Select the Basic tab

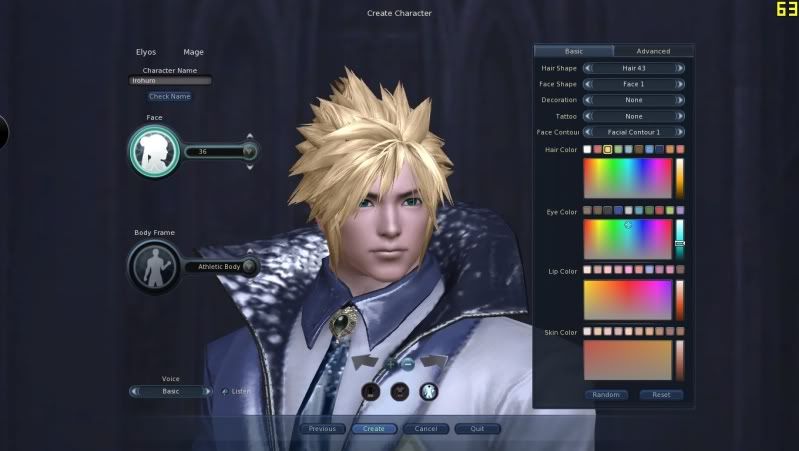(574, 51)
